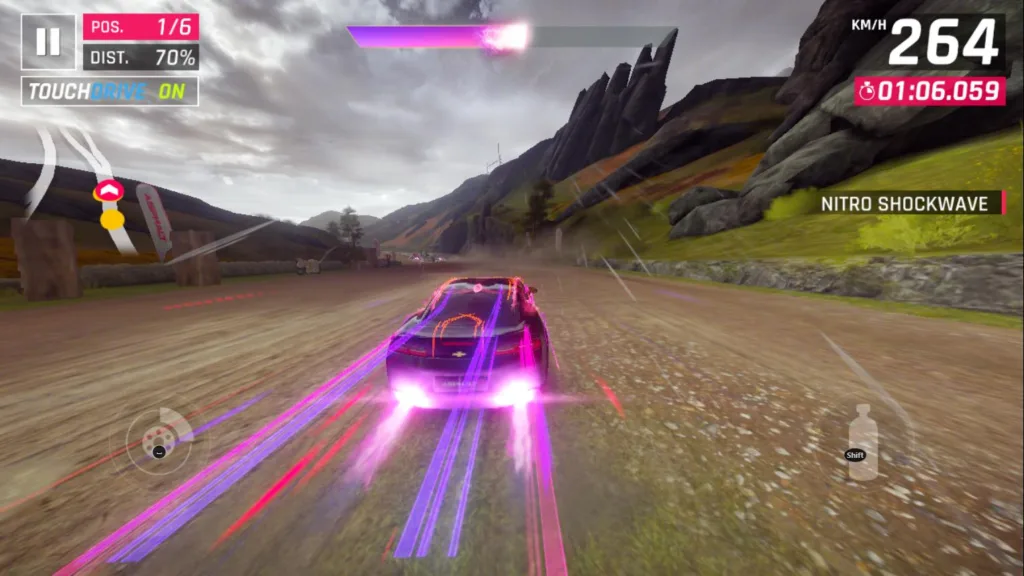Tap the drift brake button
The height and width of the screenshot is (576, 1024).
[x=156, y=439]
